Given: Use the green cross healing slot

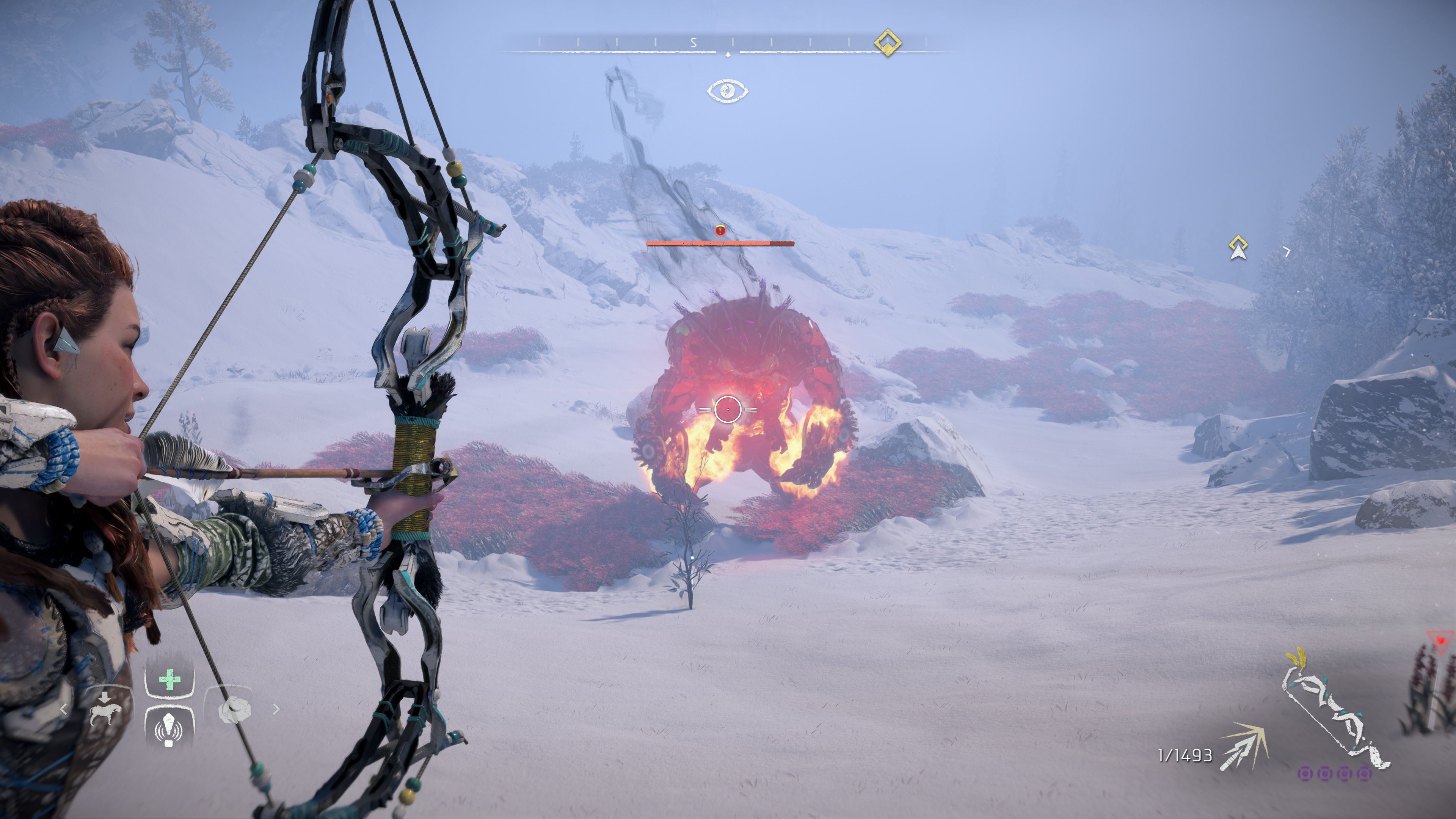Looking at the screenshot, I should tap(169, 680).
